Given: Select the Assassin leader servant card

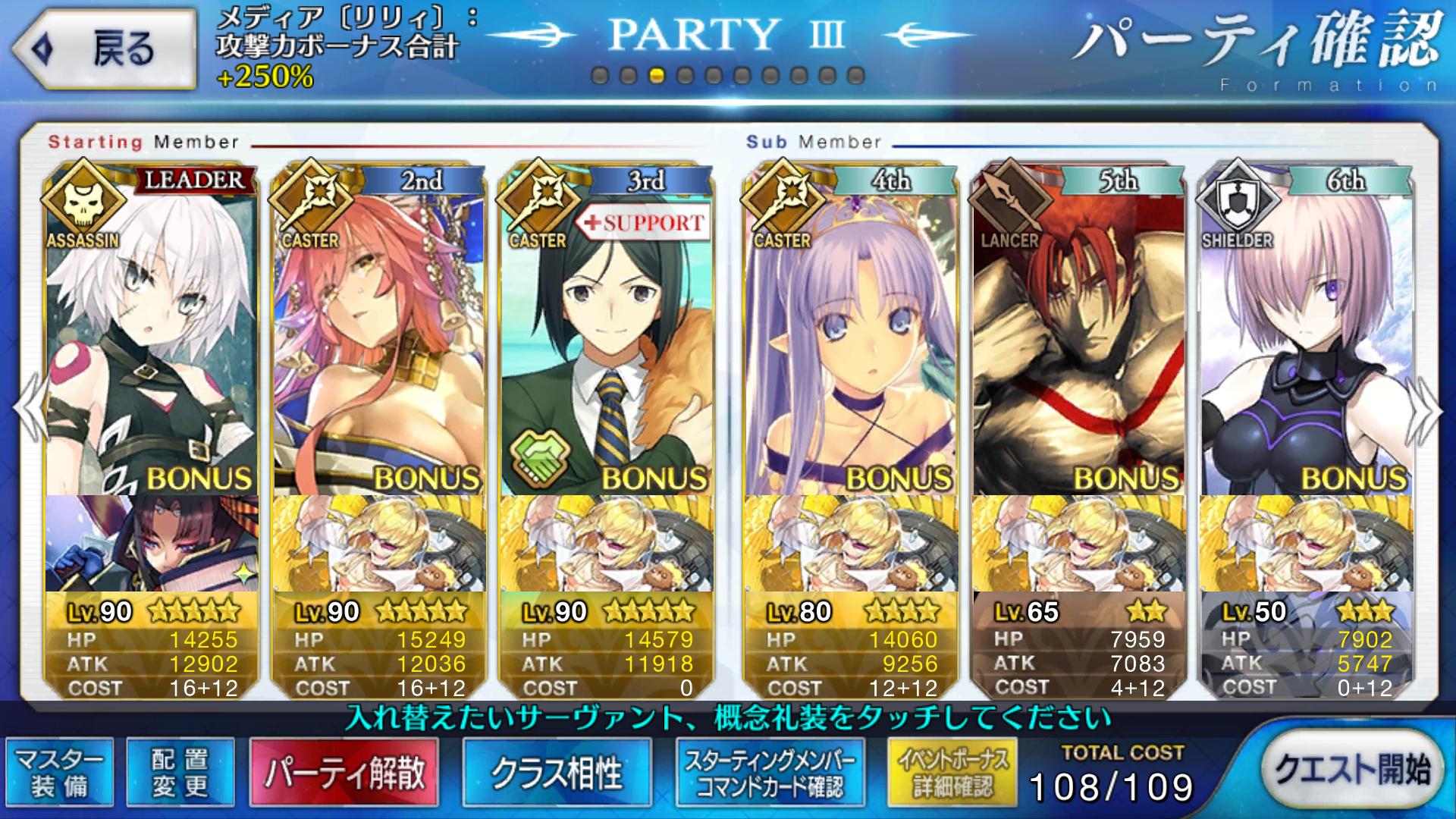Looking at the screenshot, I should pos(150,341).
